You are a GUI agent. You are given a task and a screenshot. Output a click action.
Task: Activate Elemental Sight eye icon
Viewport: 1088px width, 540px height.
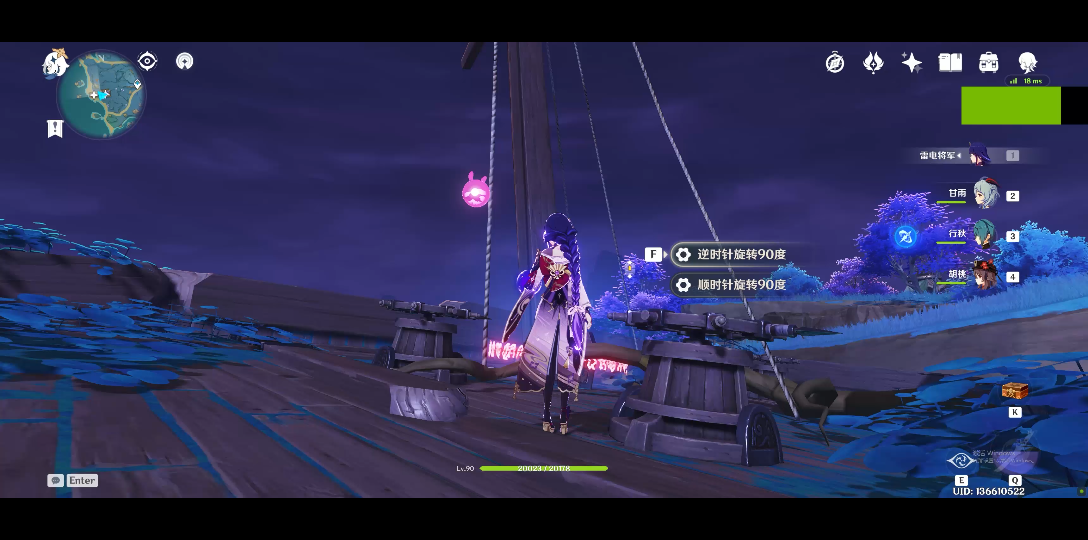click(147, 61)
